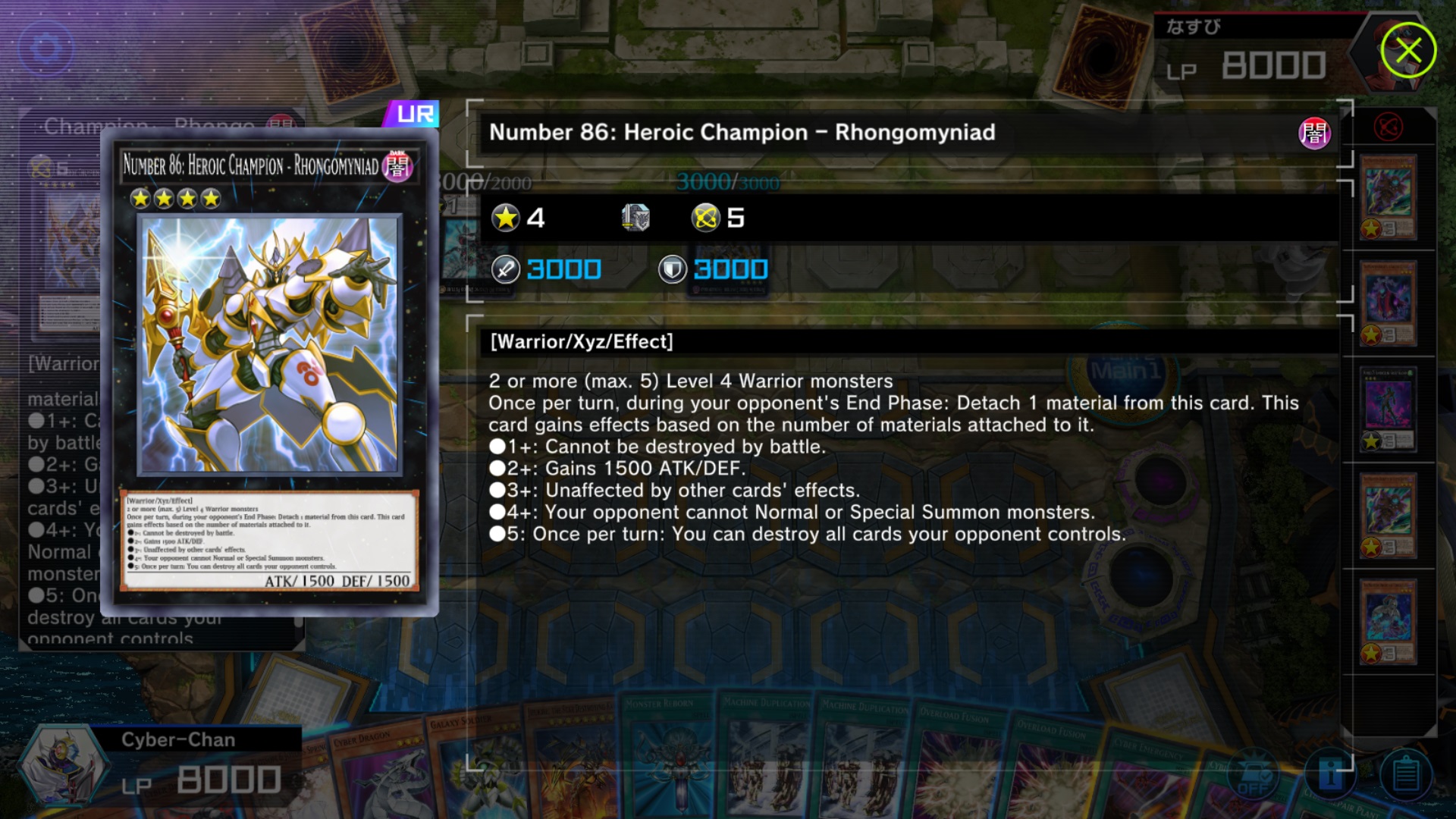This screenshot has height=819, width=1456.
Task: Select the red Xyz material icon above the card list
Action: (x=1389, y=127)
